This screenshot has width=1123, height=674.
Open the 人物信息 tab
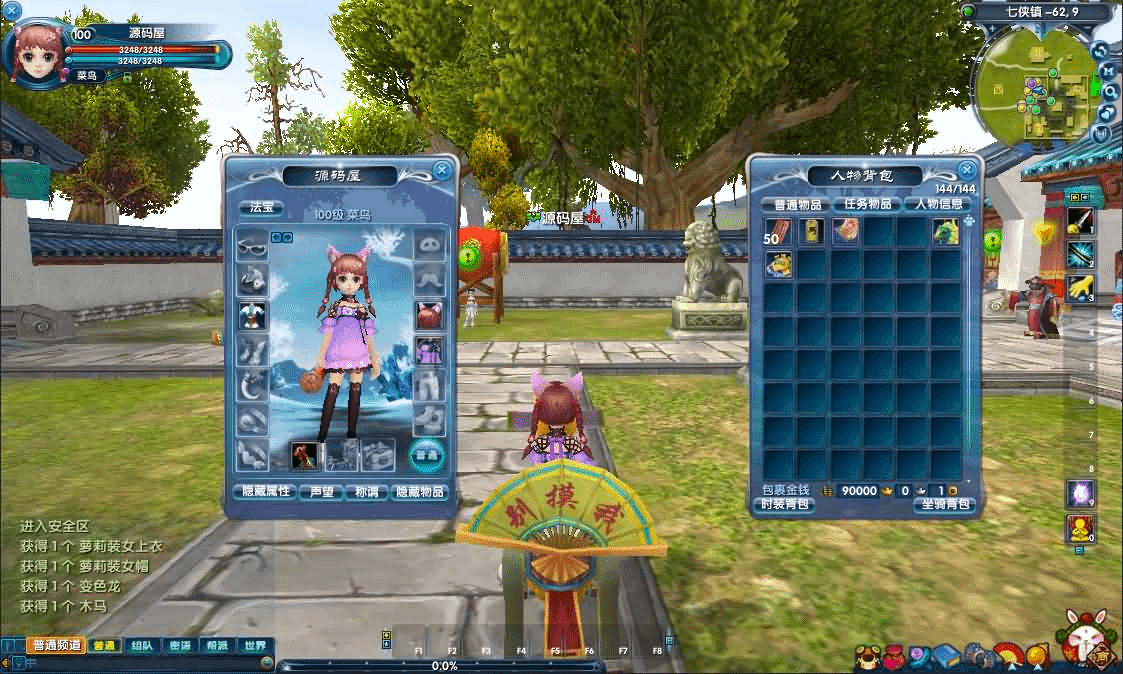[x=939, y=204]
